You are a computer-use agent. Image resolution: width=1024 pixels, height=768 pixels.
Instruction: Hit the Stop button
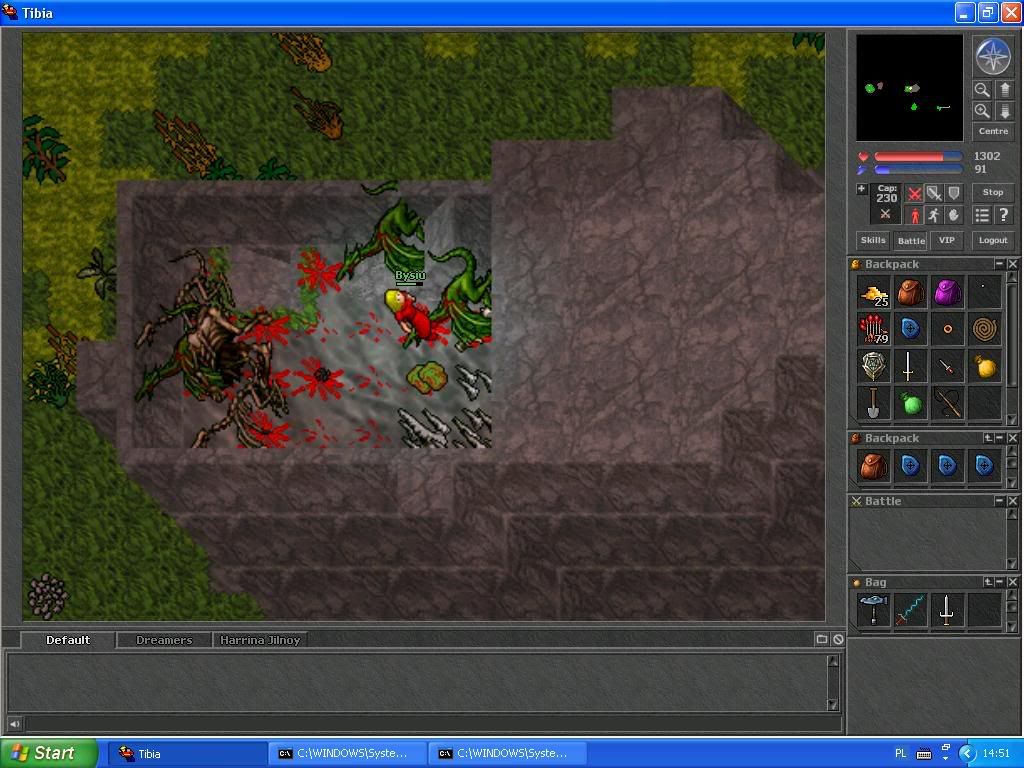[x=992, y=192]
